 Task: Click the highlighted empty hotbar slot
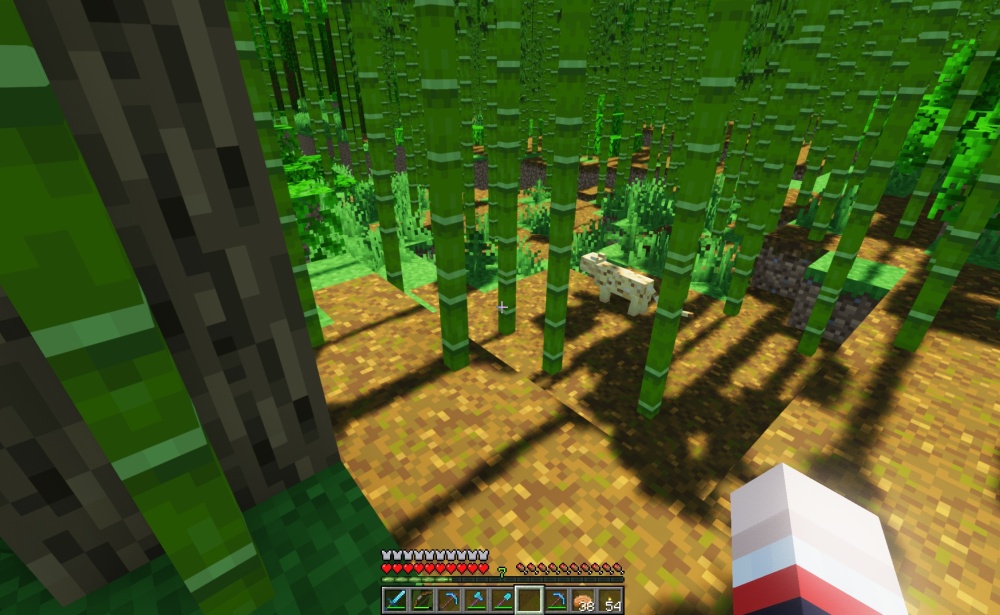pos(529,600)
